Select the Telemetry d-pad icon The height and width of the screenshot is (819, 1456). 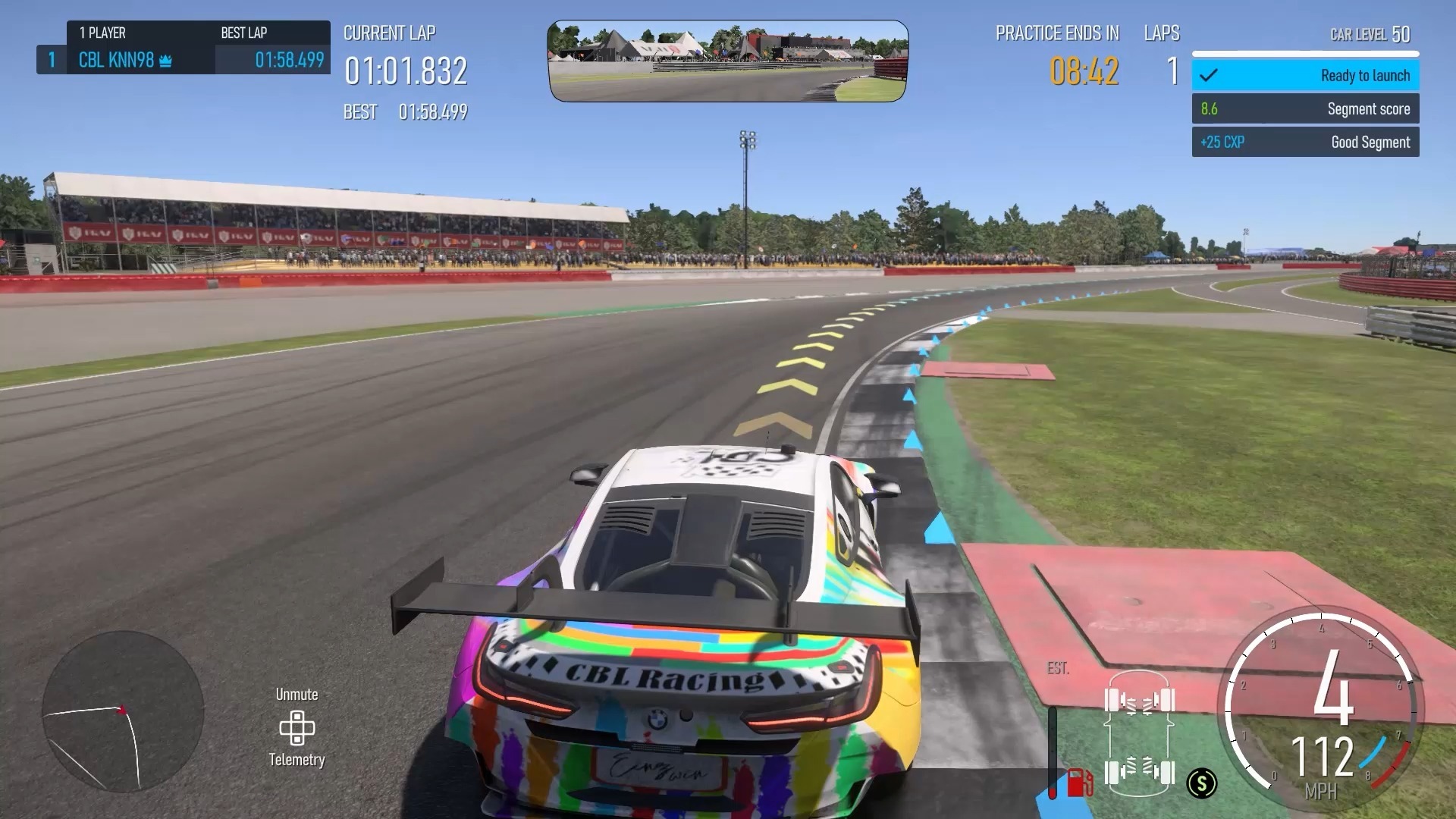pyautogui.click(x=297, y=728)
